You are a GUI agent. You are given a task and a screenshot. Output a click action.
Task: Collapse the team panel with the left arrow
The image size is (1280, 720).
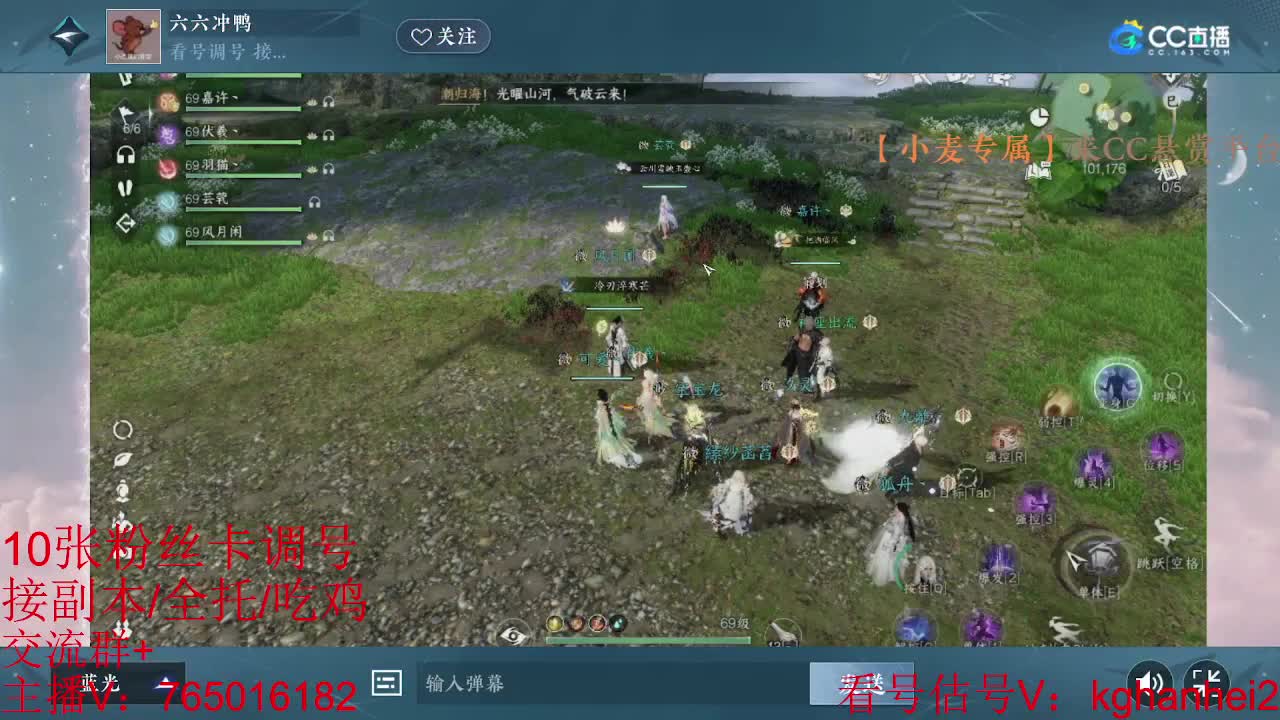125,77
